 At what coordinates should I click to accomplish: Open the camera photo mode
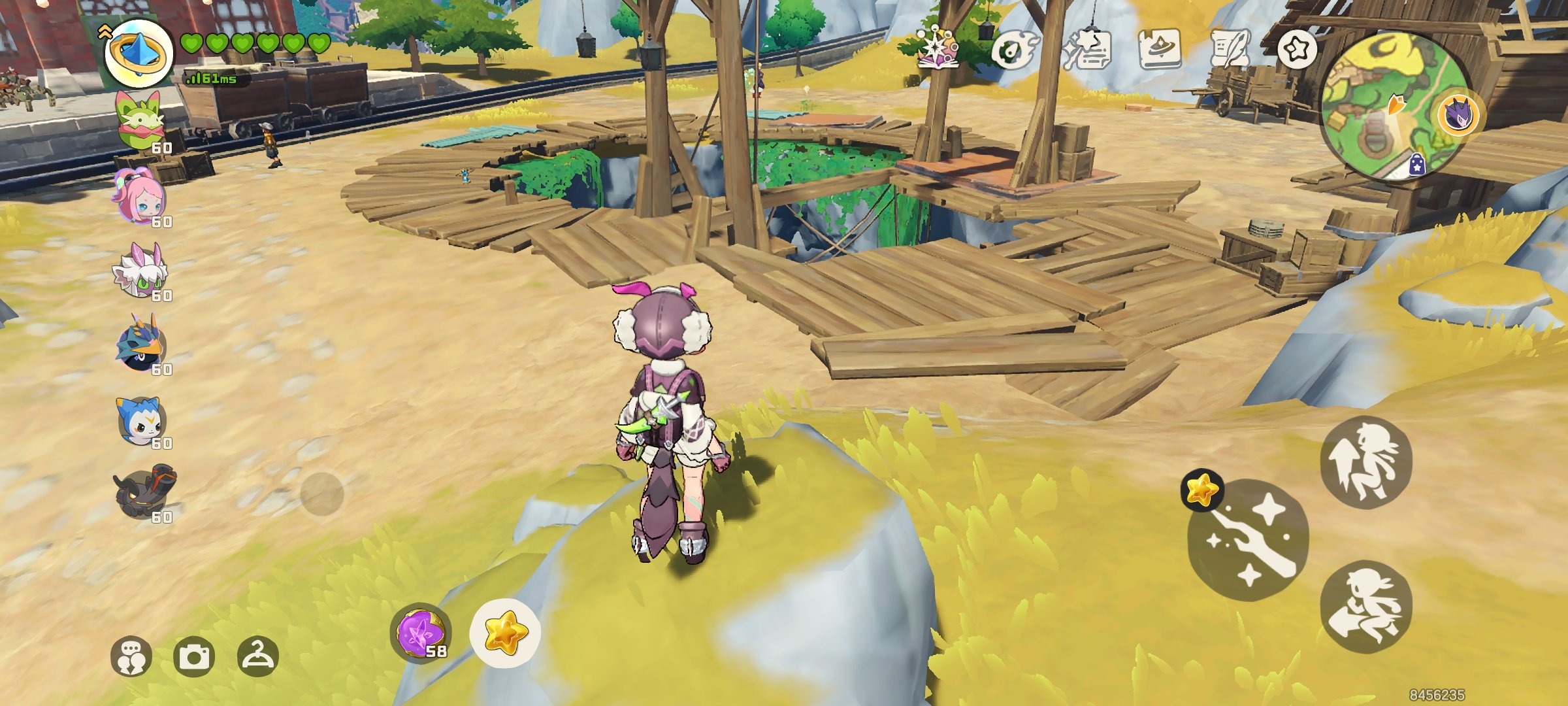[194, 656]
